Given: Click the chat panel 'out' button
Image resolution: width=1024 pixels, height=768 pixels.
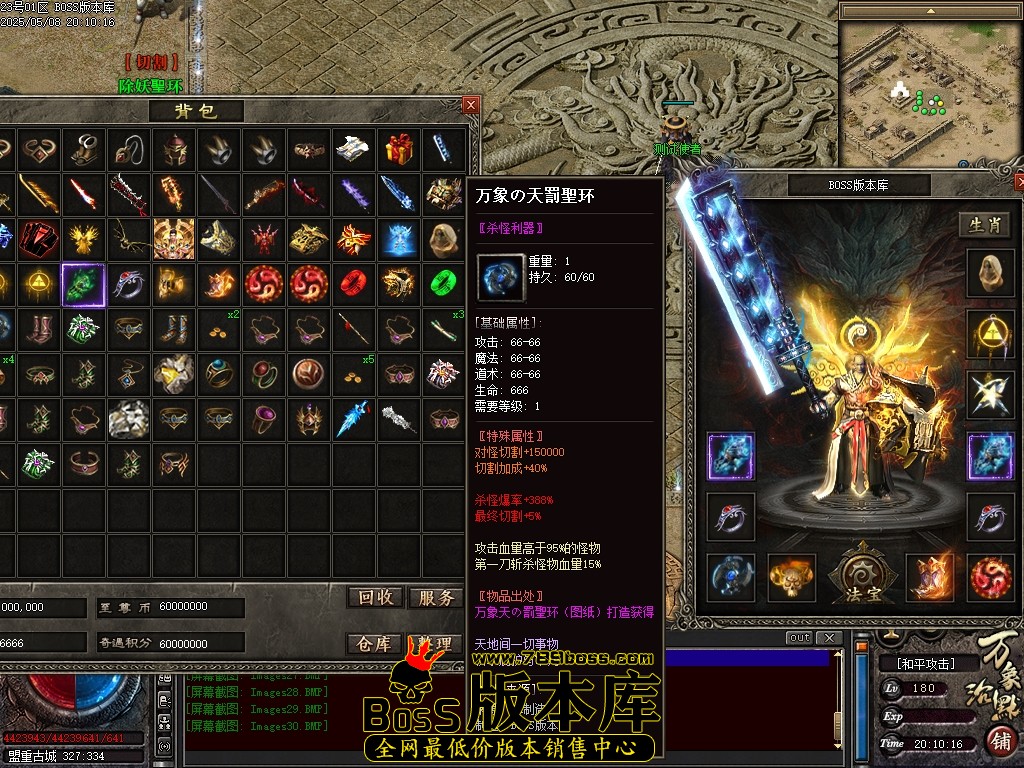Looking at the screenshot, I should 799,638.
